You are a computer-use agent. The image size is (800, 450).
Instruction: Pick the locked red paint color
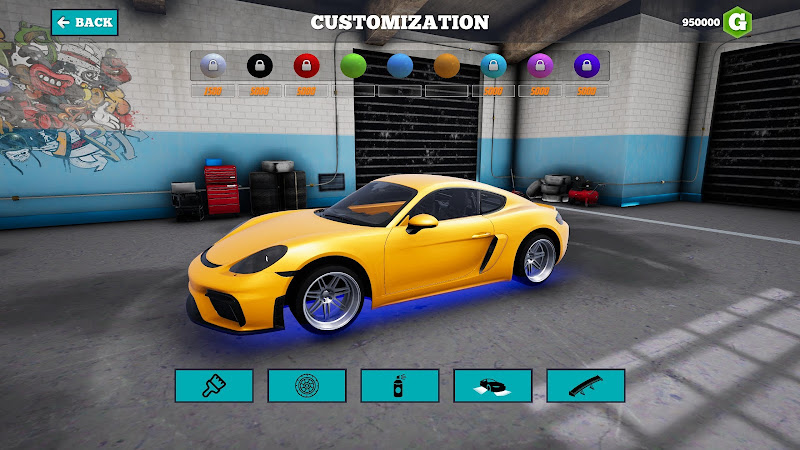click(306, 66)
